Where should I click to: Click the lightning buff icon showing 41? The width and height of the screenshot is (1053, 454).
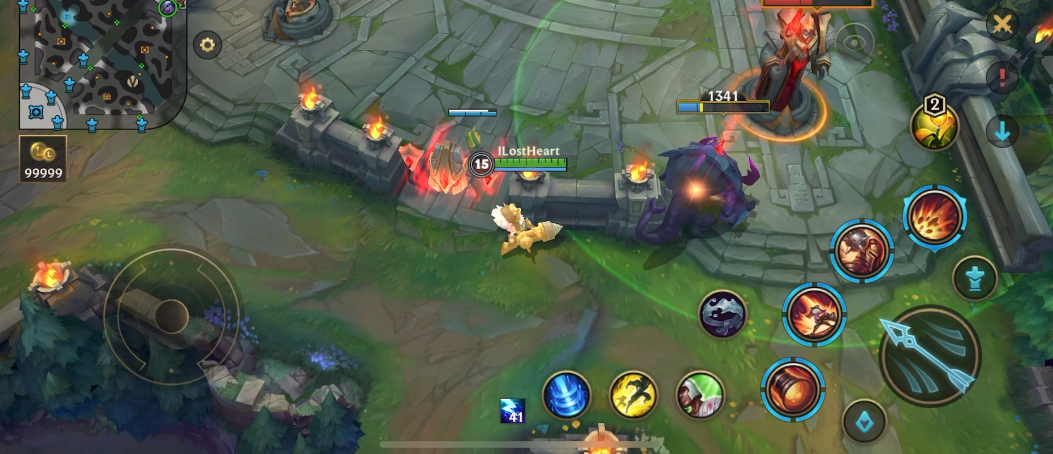click(513, 410)
